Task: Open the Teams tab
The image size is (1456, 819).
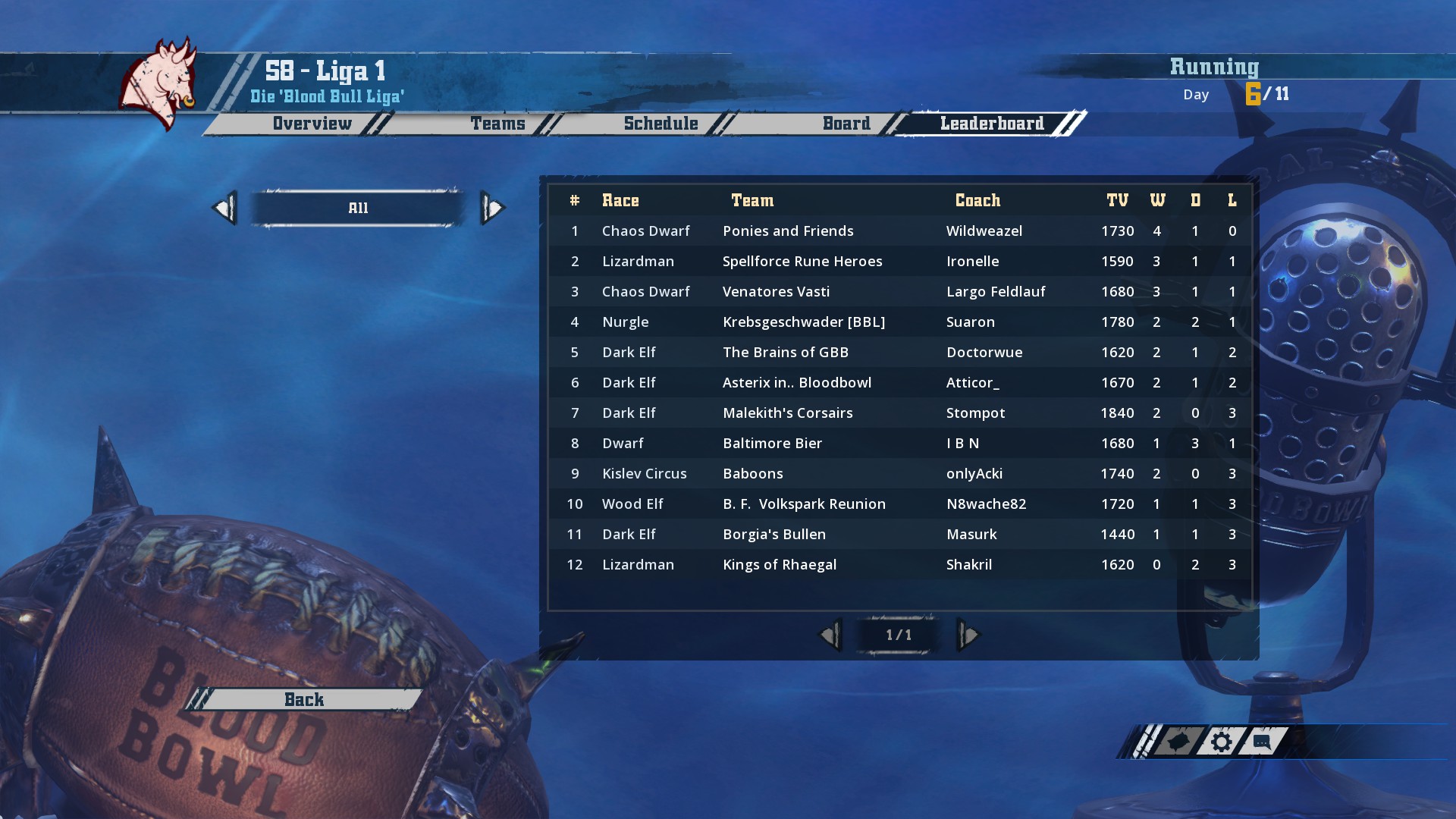Action: point(497,124)
